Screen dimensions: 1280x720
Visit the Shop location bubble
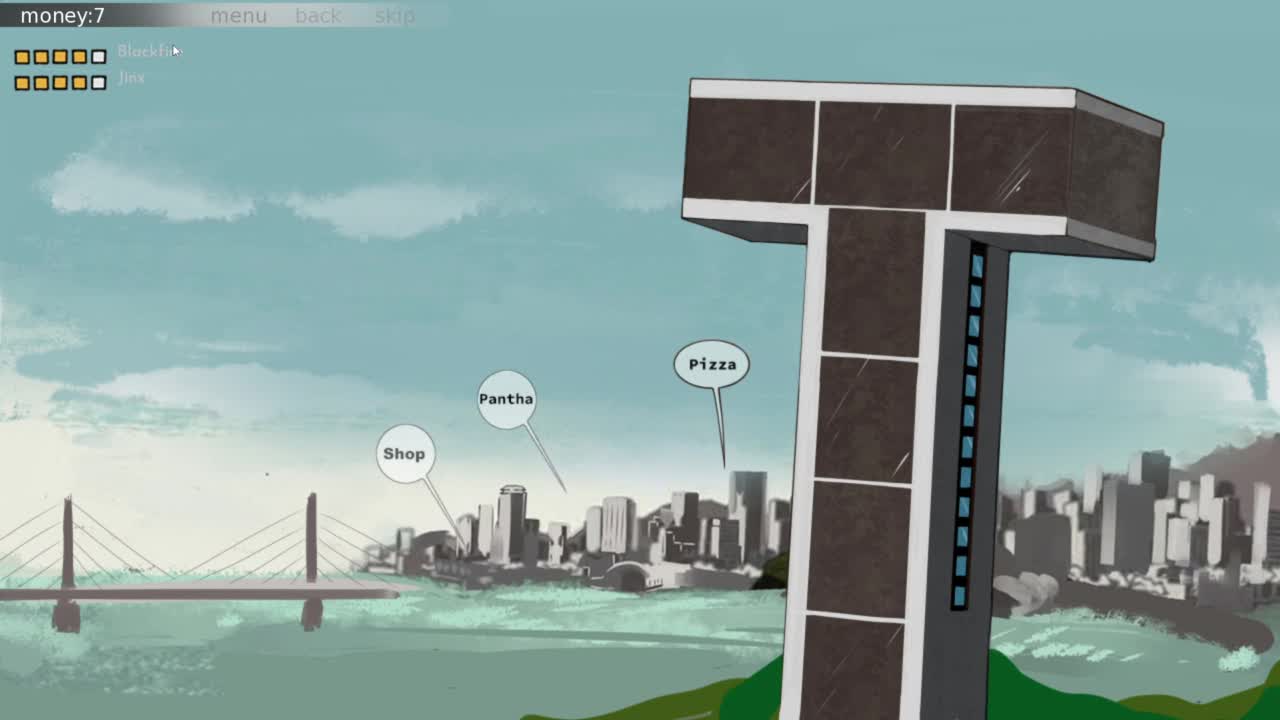click(x=405, y=454)
